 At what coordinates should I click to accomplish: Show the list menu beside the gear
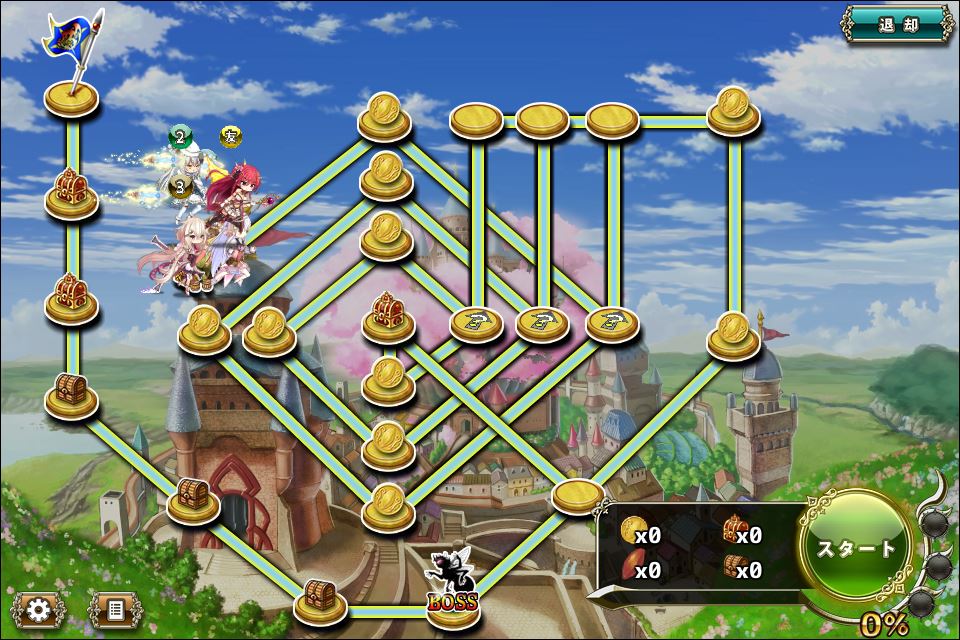coord(113,608)
